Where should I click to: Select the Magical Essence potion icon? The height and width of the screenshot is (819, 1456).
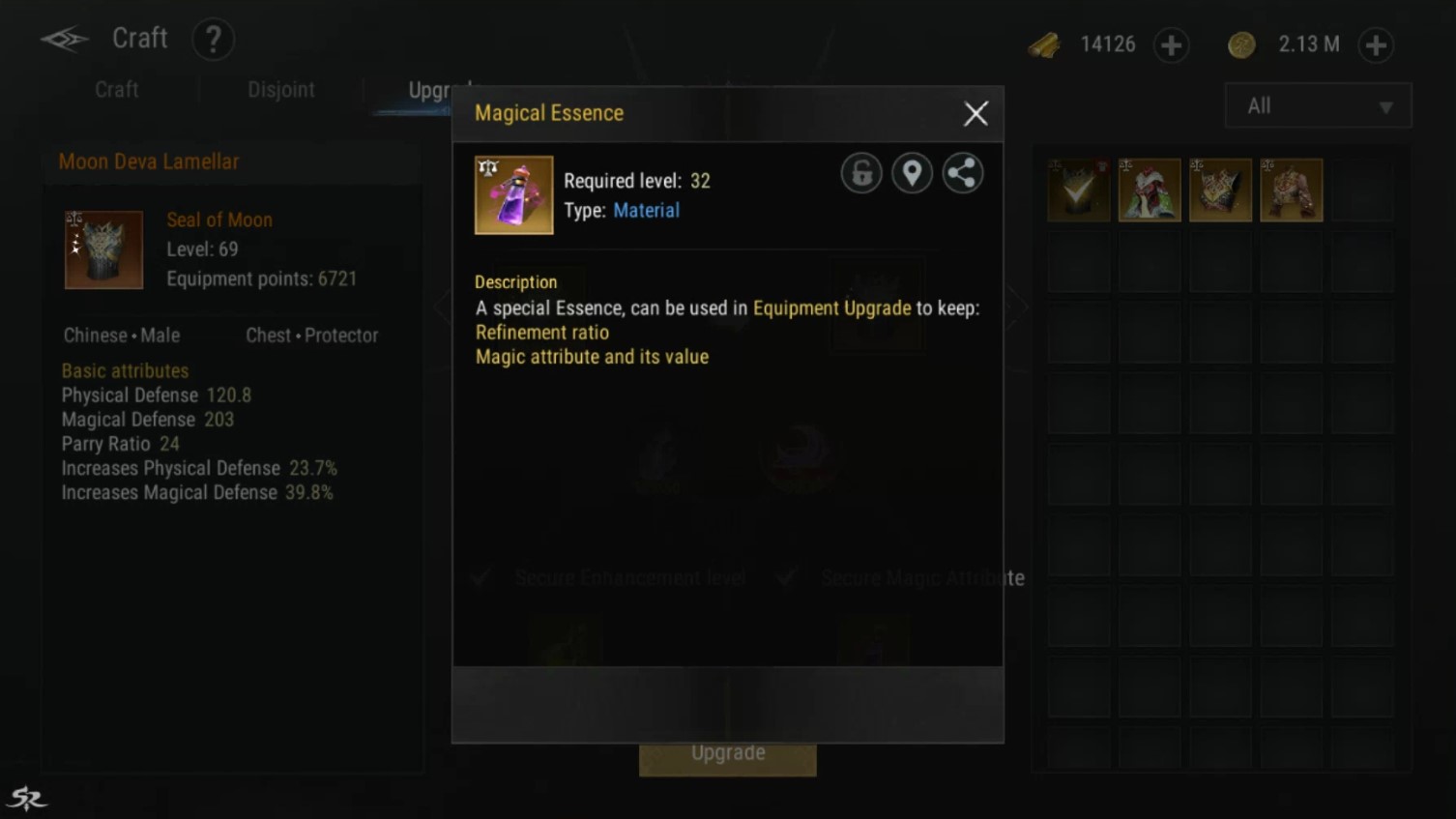513,195
